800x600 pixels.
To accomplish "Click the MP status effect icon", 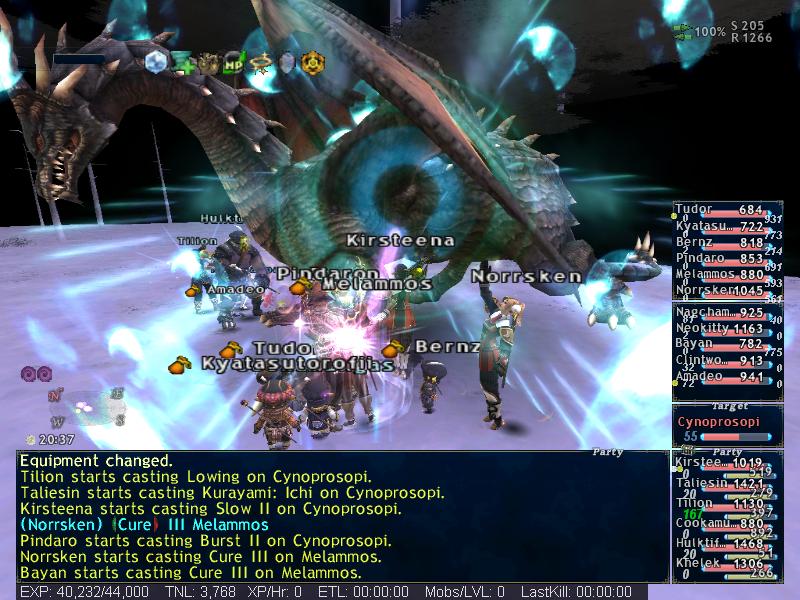I will point(234,62).
